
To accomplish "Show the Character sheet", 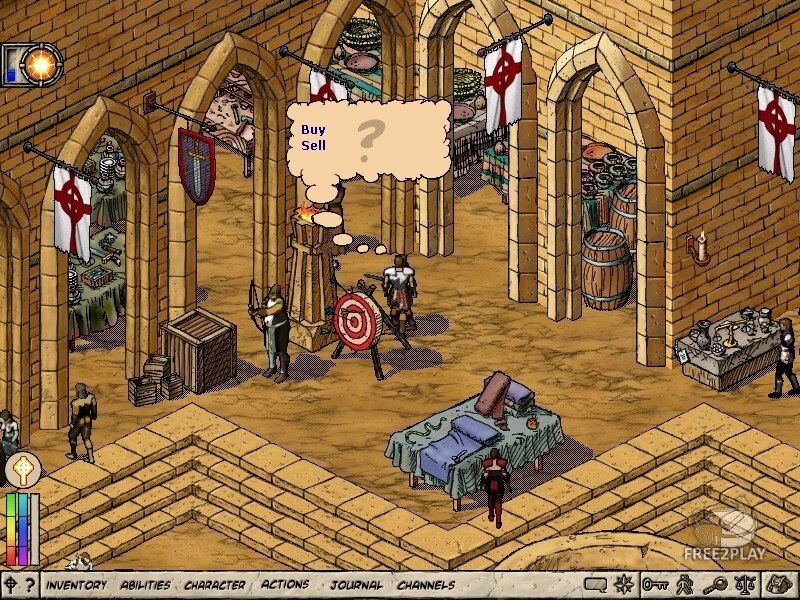I will click(215, 585).
